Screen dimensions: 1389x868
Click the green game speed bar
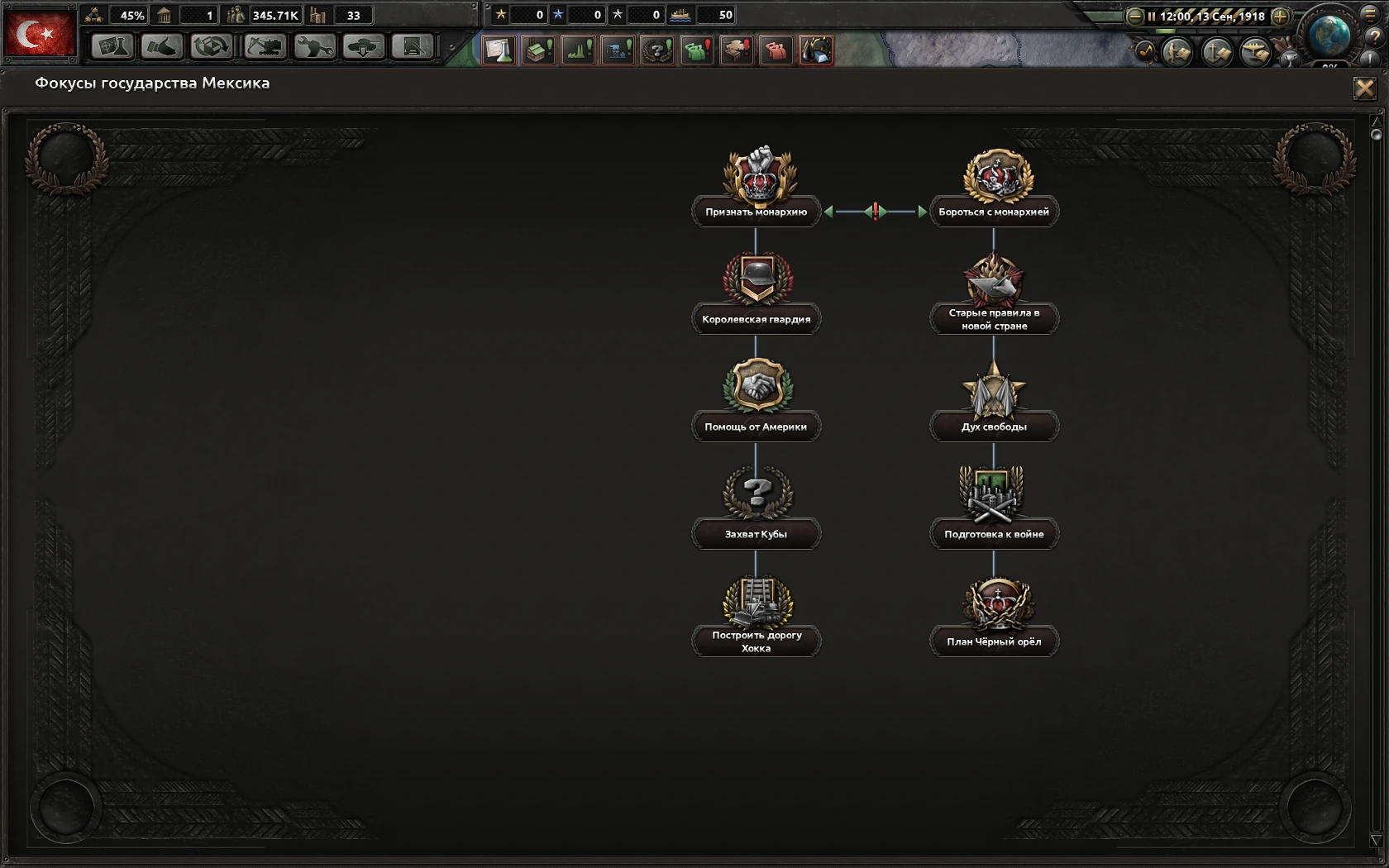(1165, 31)
